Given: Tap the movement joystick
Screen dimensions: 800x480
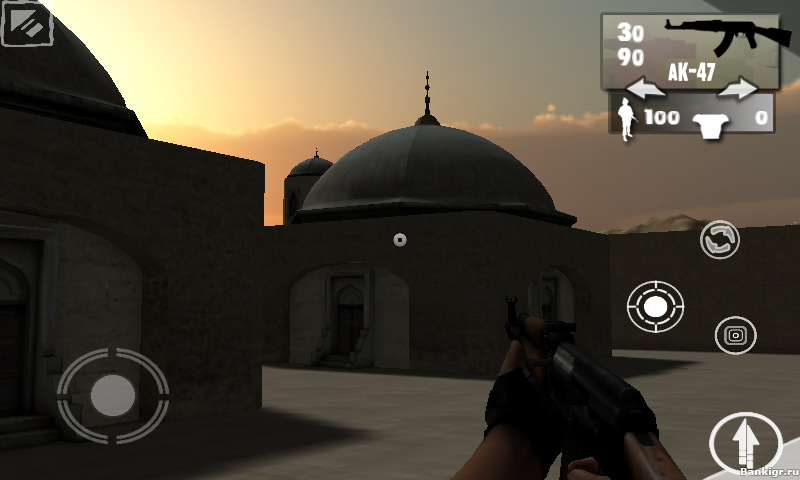Looking at the screenshot, I should (x=112, y=396).
